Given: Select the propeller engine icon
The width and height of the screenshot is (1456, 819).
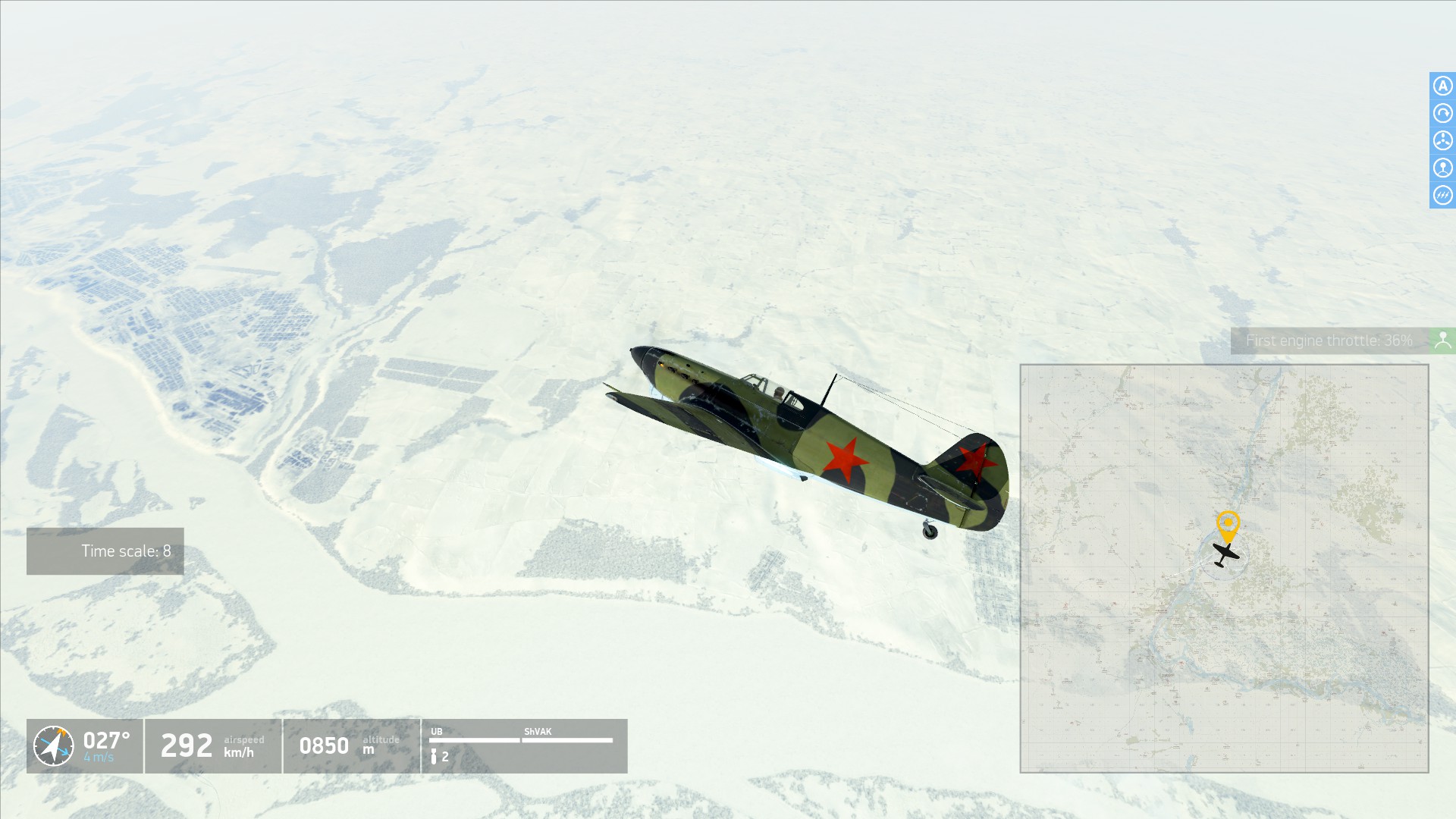Looking at the screenshot, I should [x=1442, y=140].
